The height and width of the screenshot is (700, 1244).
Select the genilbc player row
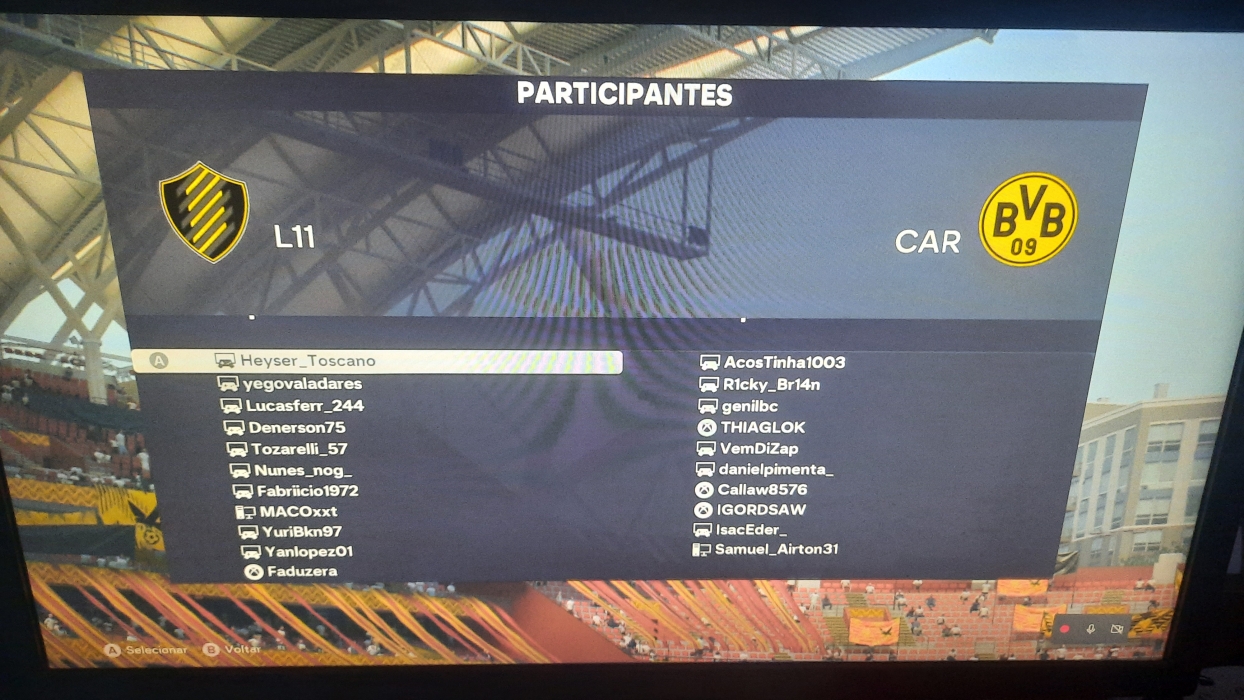coord(750,407)
